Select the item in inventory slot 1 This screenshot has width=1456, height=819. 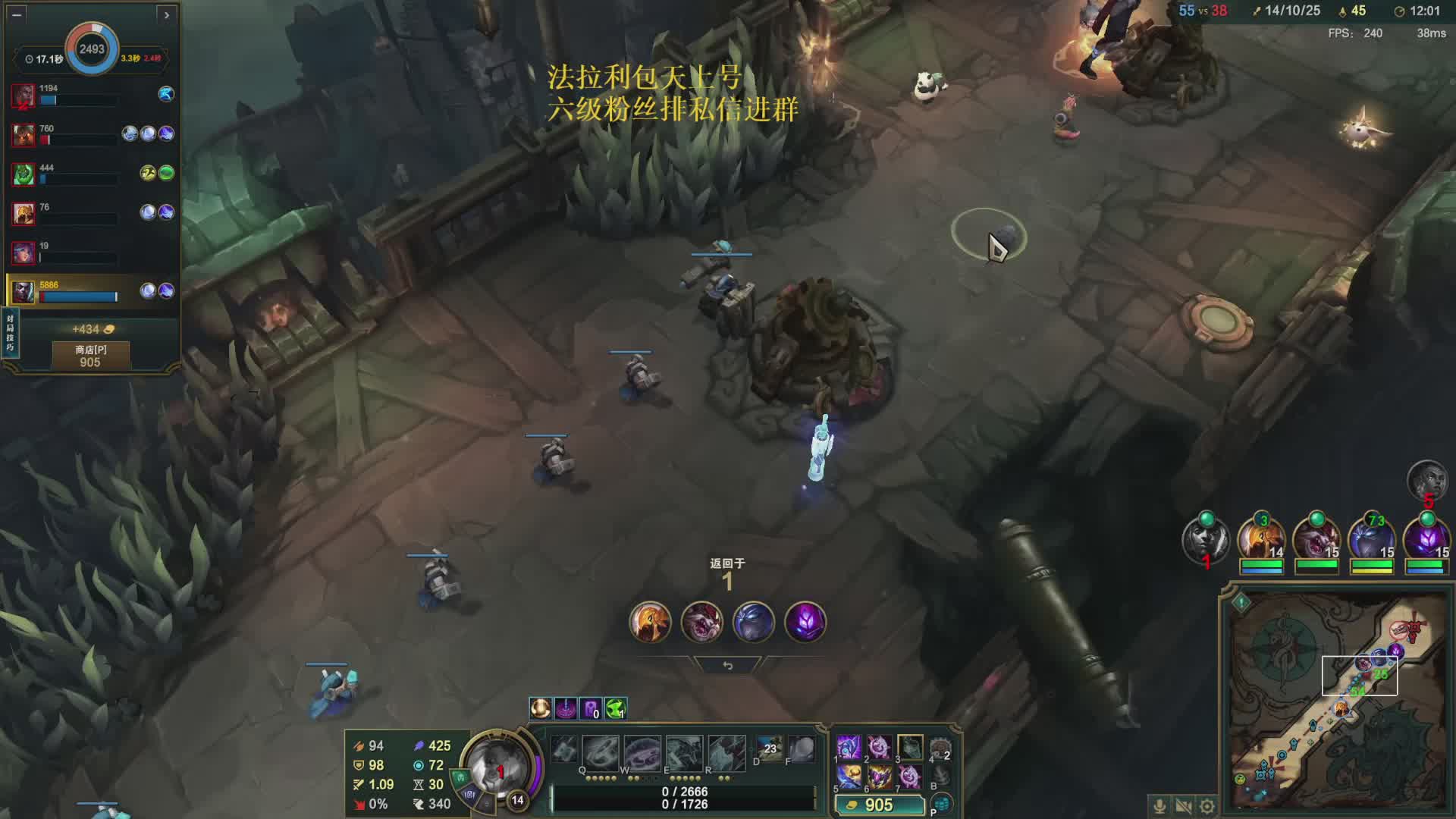click(849, 747)
